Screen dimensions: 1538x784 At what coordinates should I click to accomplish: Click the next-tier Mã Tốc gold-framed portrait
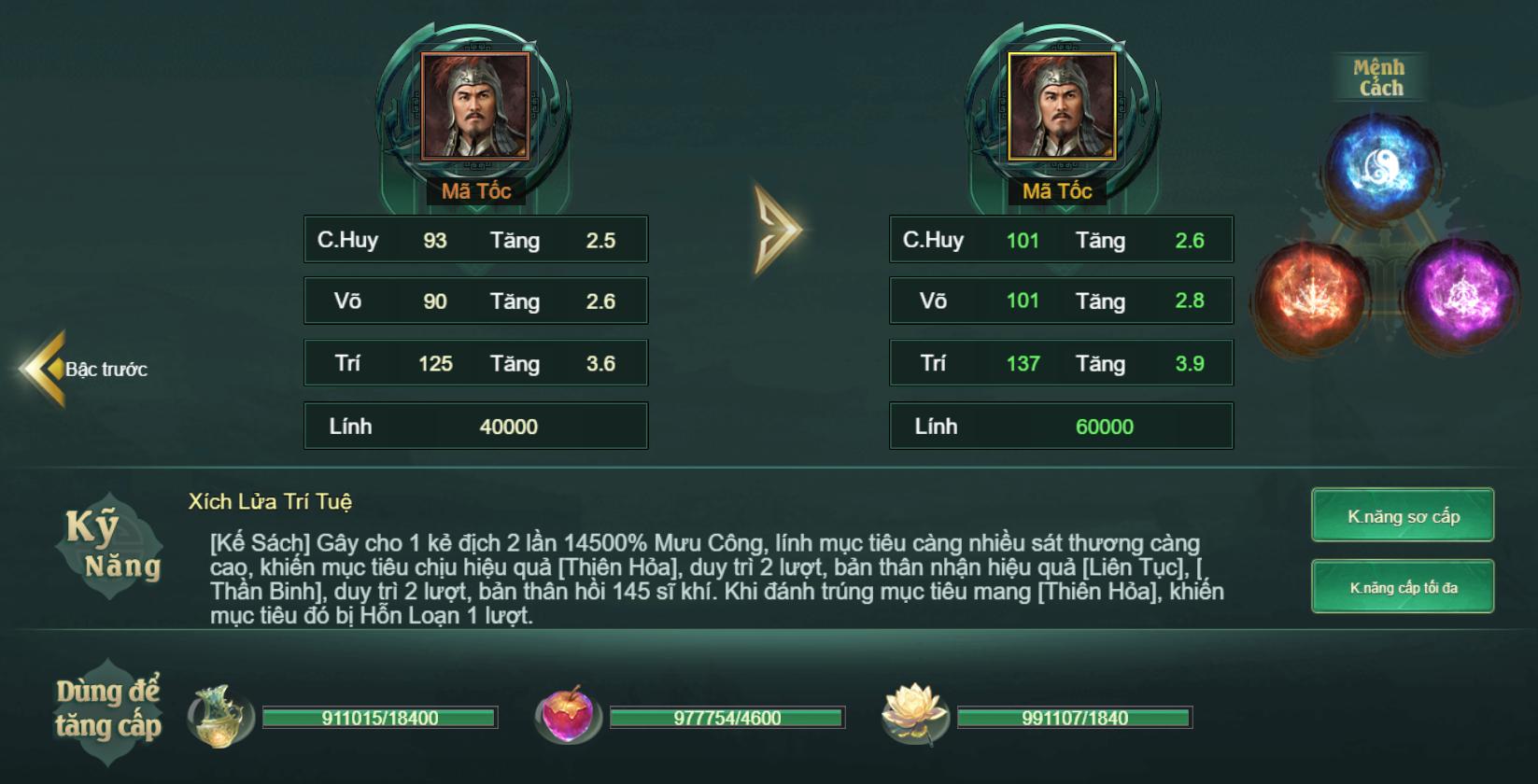pos(1062,107)
